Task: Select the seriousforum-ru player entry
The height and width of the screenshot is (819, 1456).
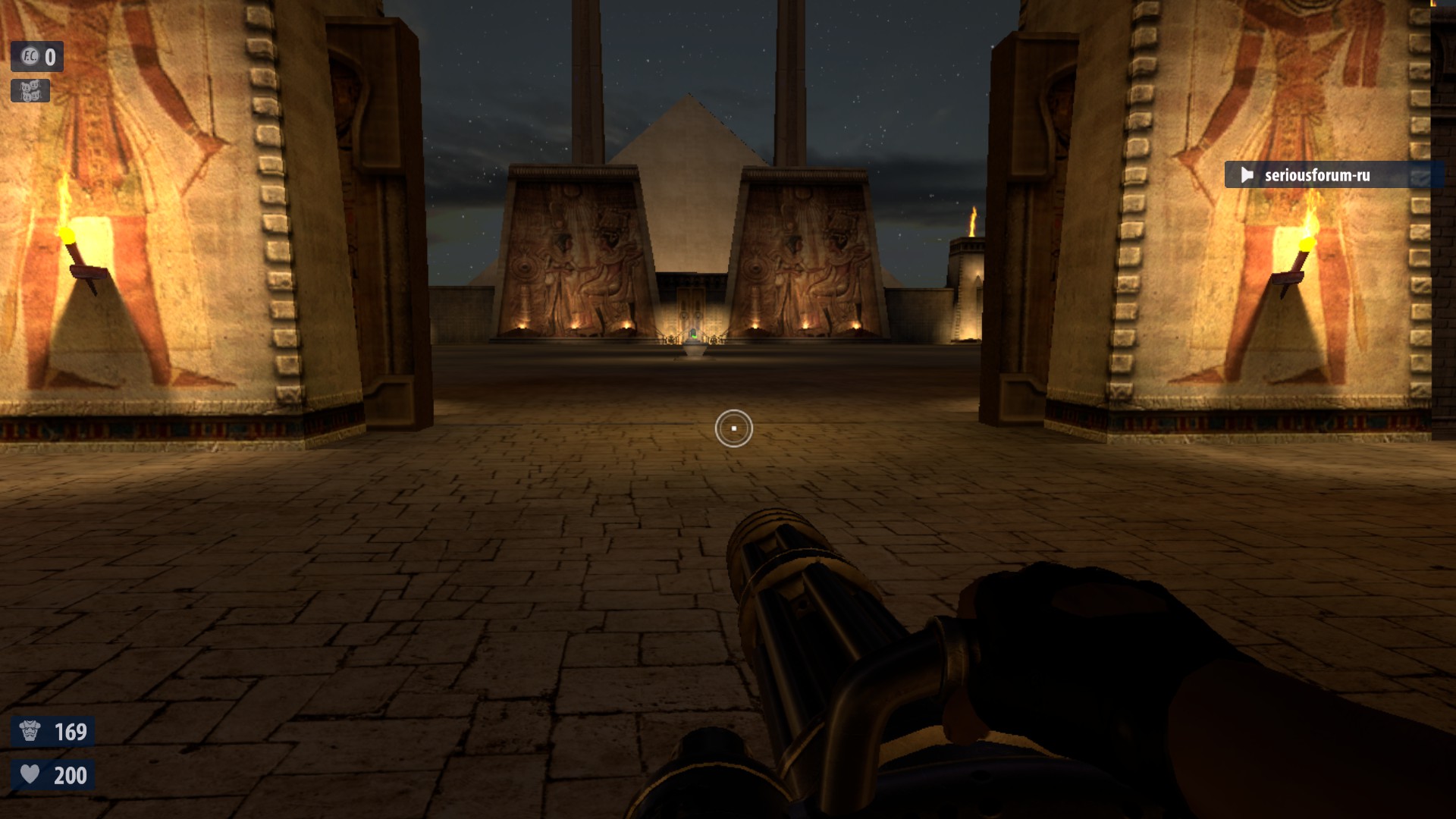Action: tap(1316, 175)
